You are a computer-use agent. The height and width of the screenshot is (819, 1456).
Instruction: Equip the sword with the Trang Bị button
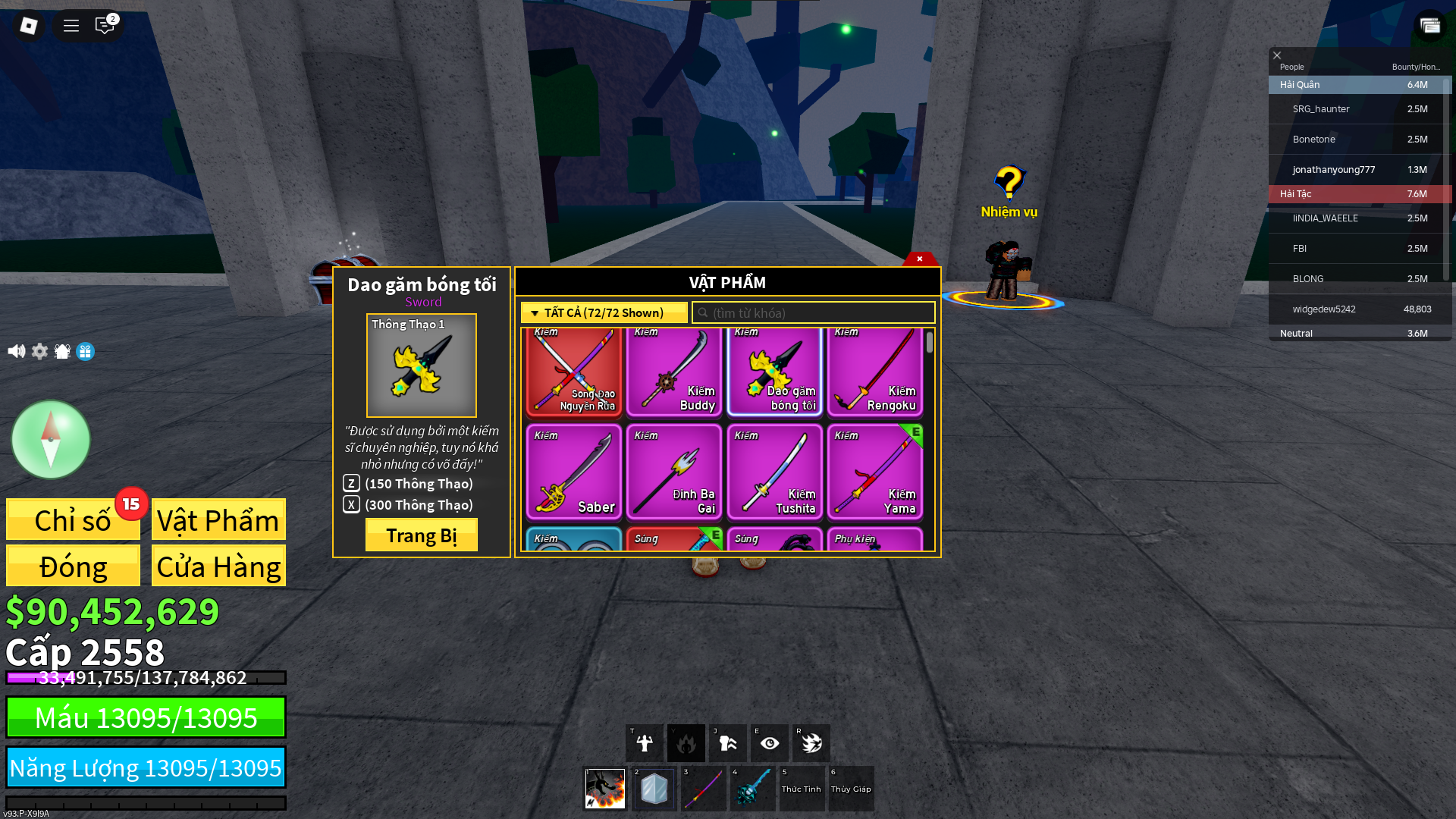pos(421,535)
